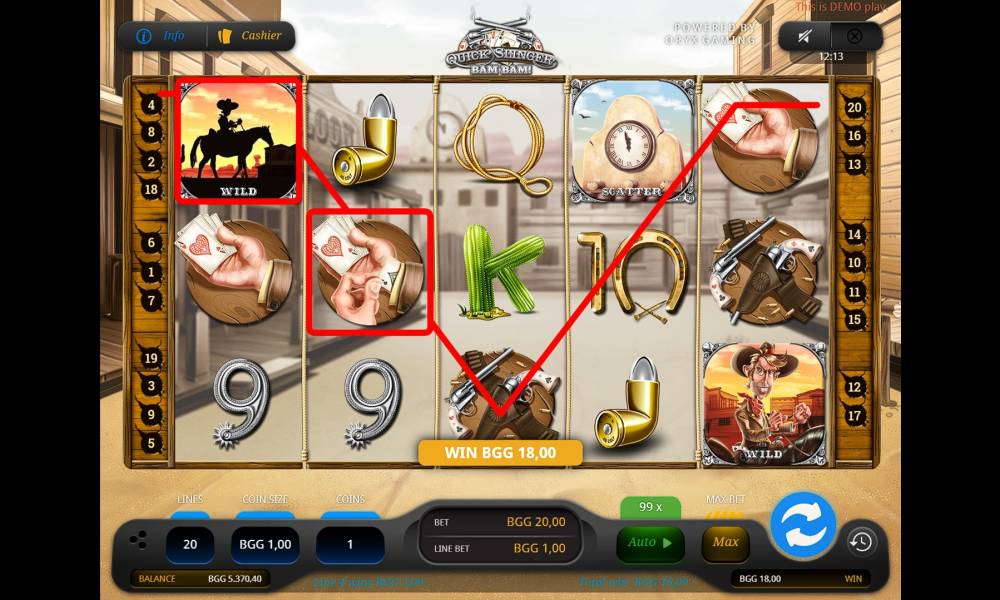Set the Max bet
Viewport: 1000px width, 600px height.
tap(726, 543)
